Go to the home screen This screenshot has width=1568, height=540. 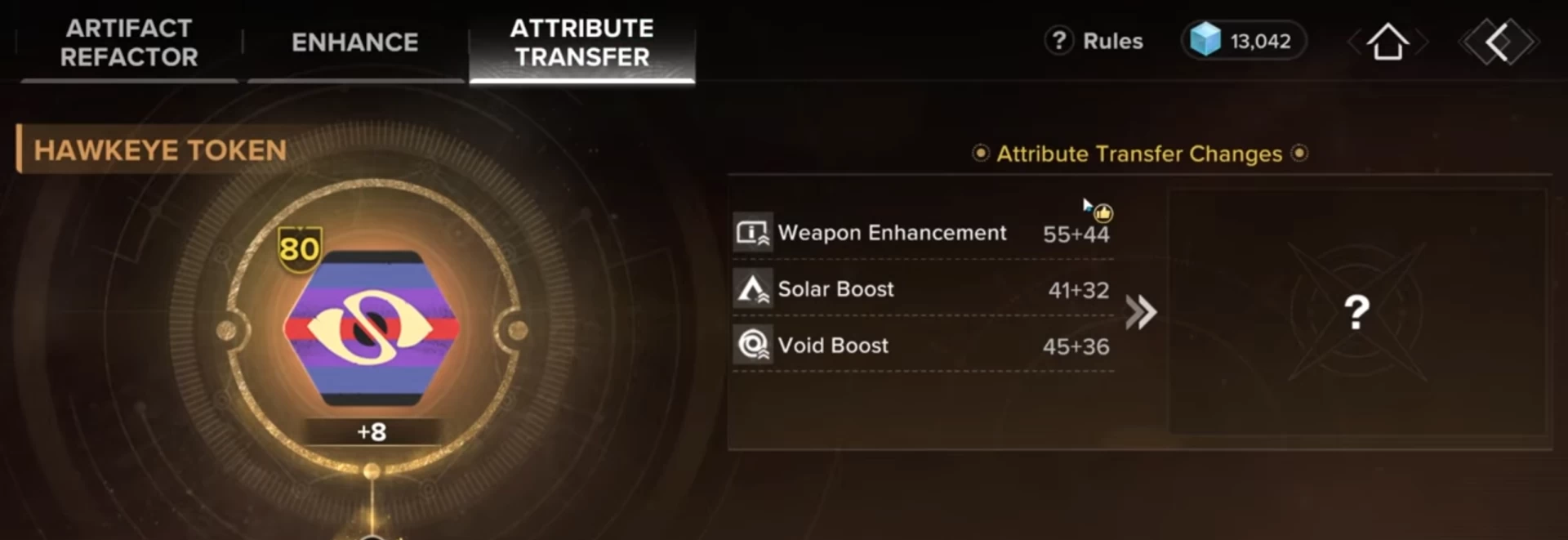coord(1388,42)
